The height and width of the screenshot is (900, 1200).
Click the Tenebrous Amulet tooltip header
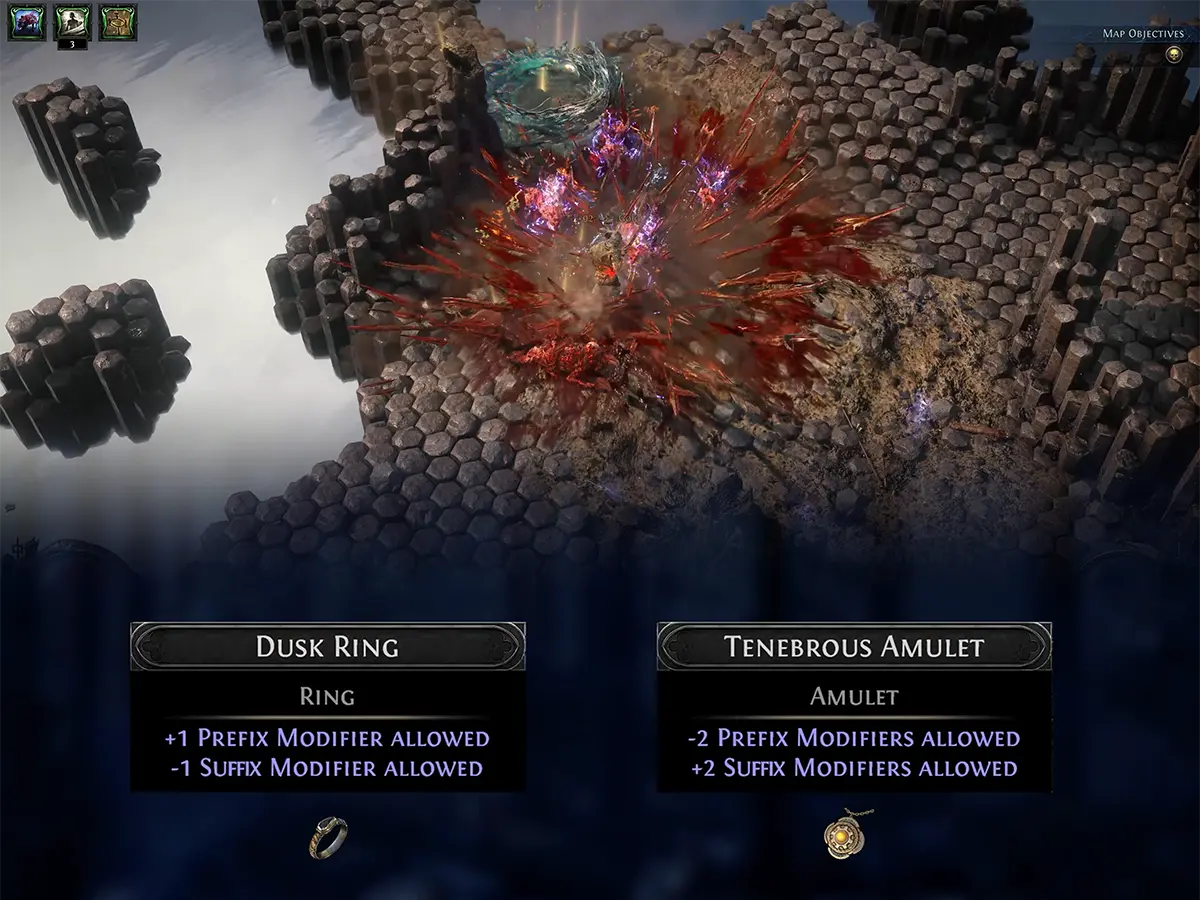853,646
